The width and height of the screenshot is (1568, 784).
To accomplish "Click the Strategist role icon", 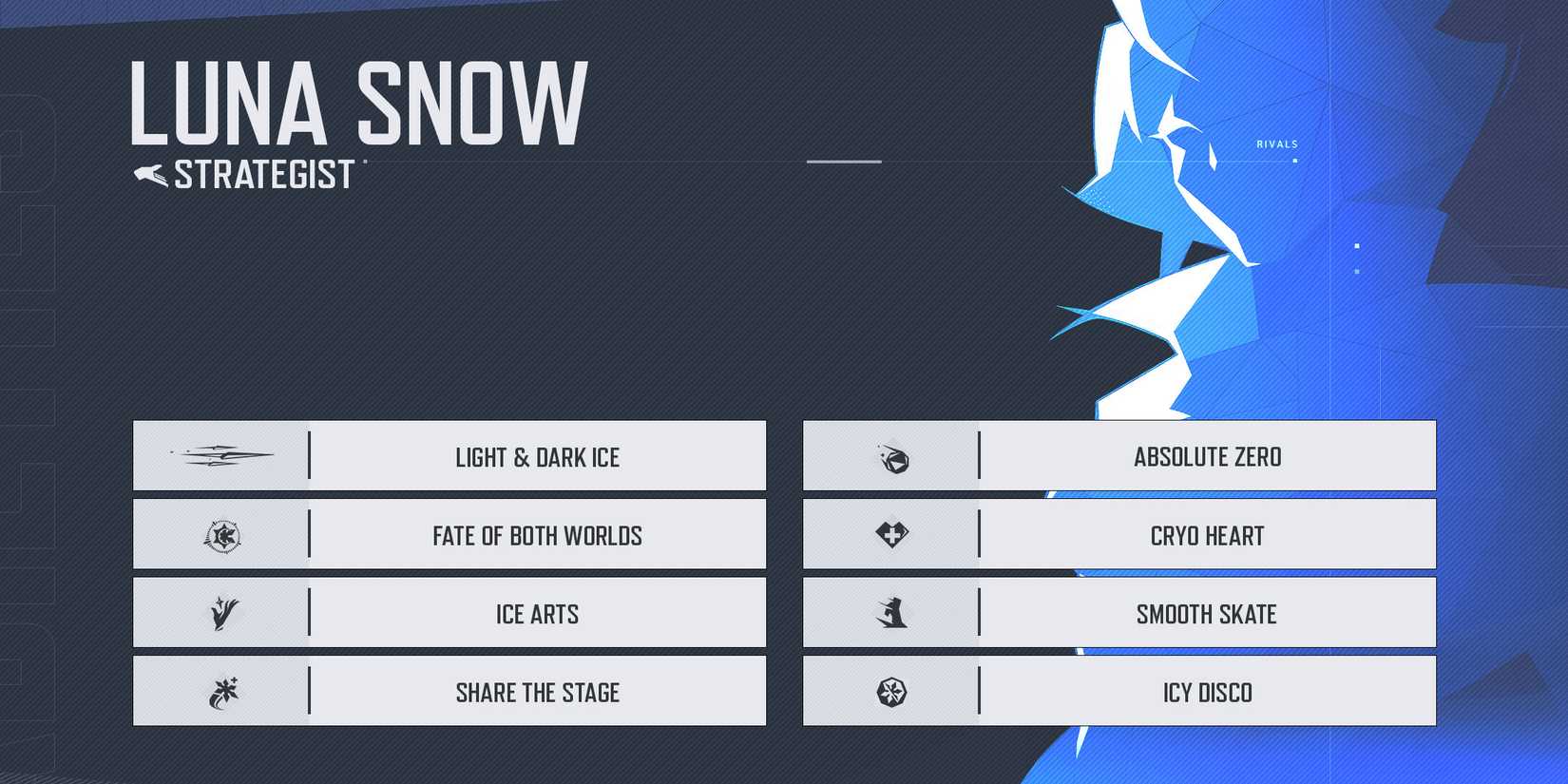I will click(149, 174).
